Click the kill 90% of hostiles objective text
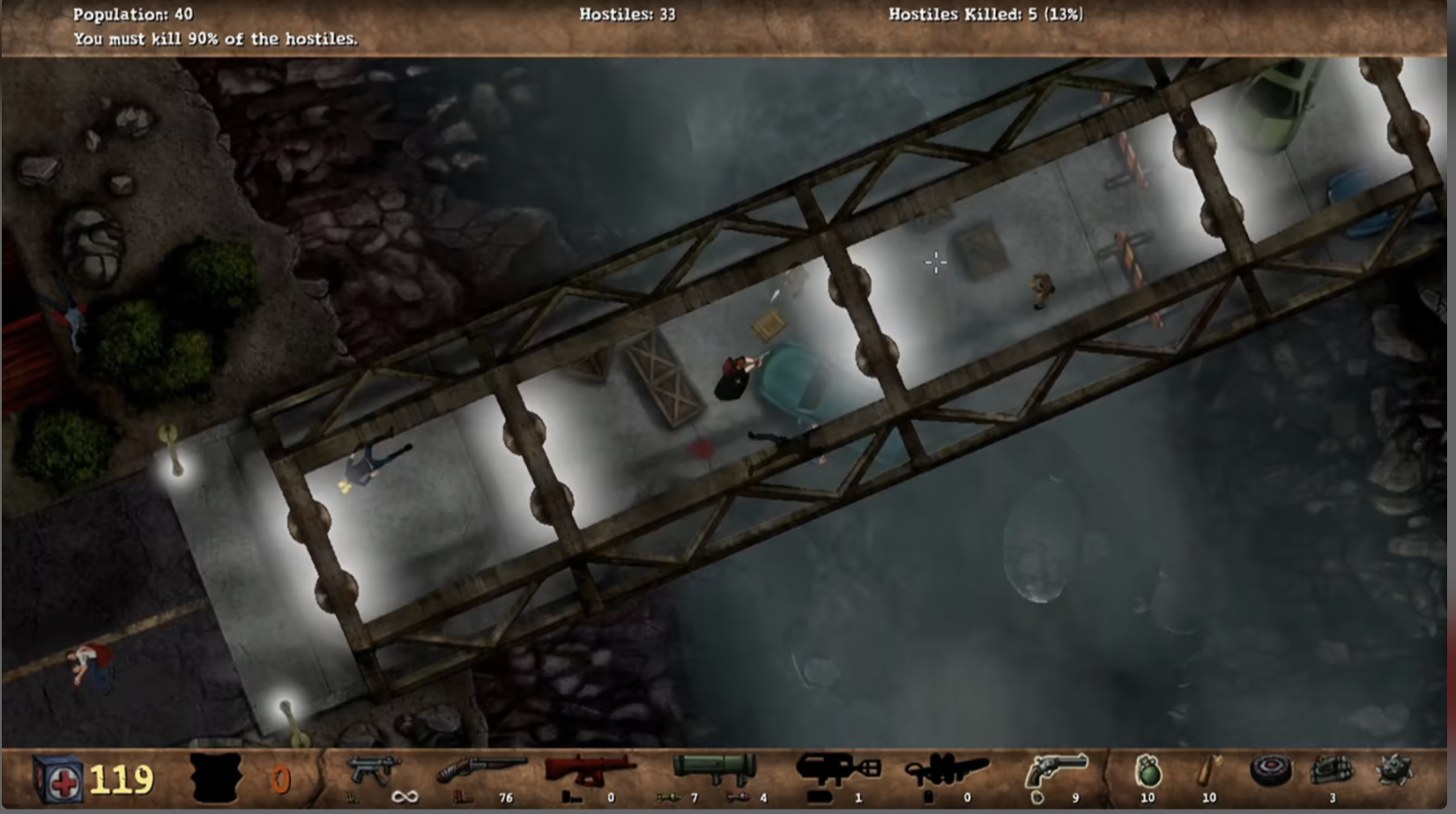1456x814 pixels. (x=215, y=39)
